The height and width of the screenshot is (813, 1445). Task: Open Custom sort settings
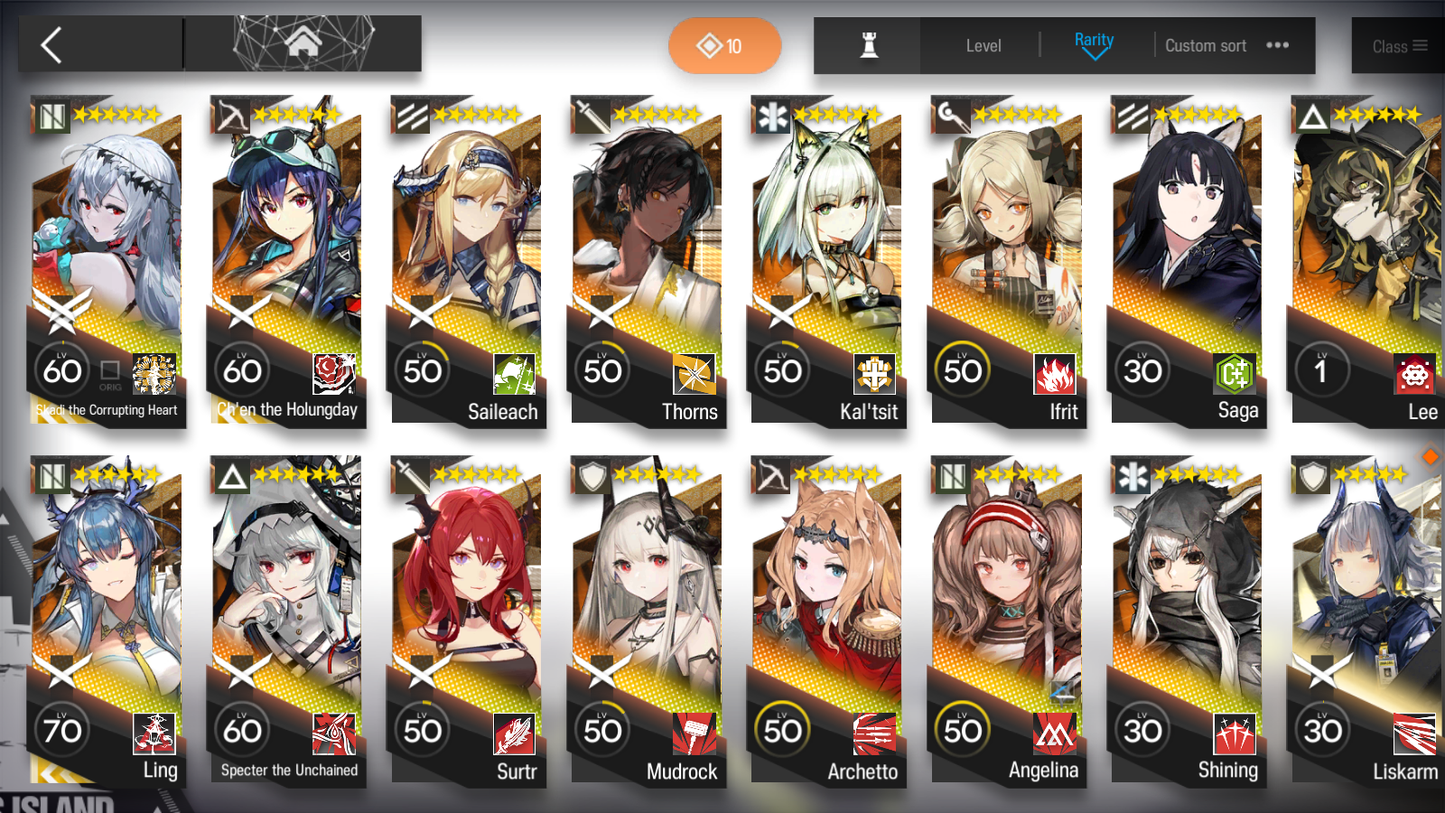click(1206, 45)
